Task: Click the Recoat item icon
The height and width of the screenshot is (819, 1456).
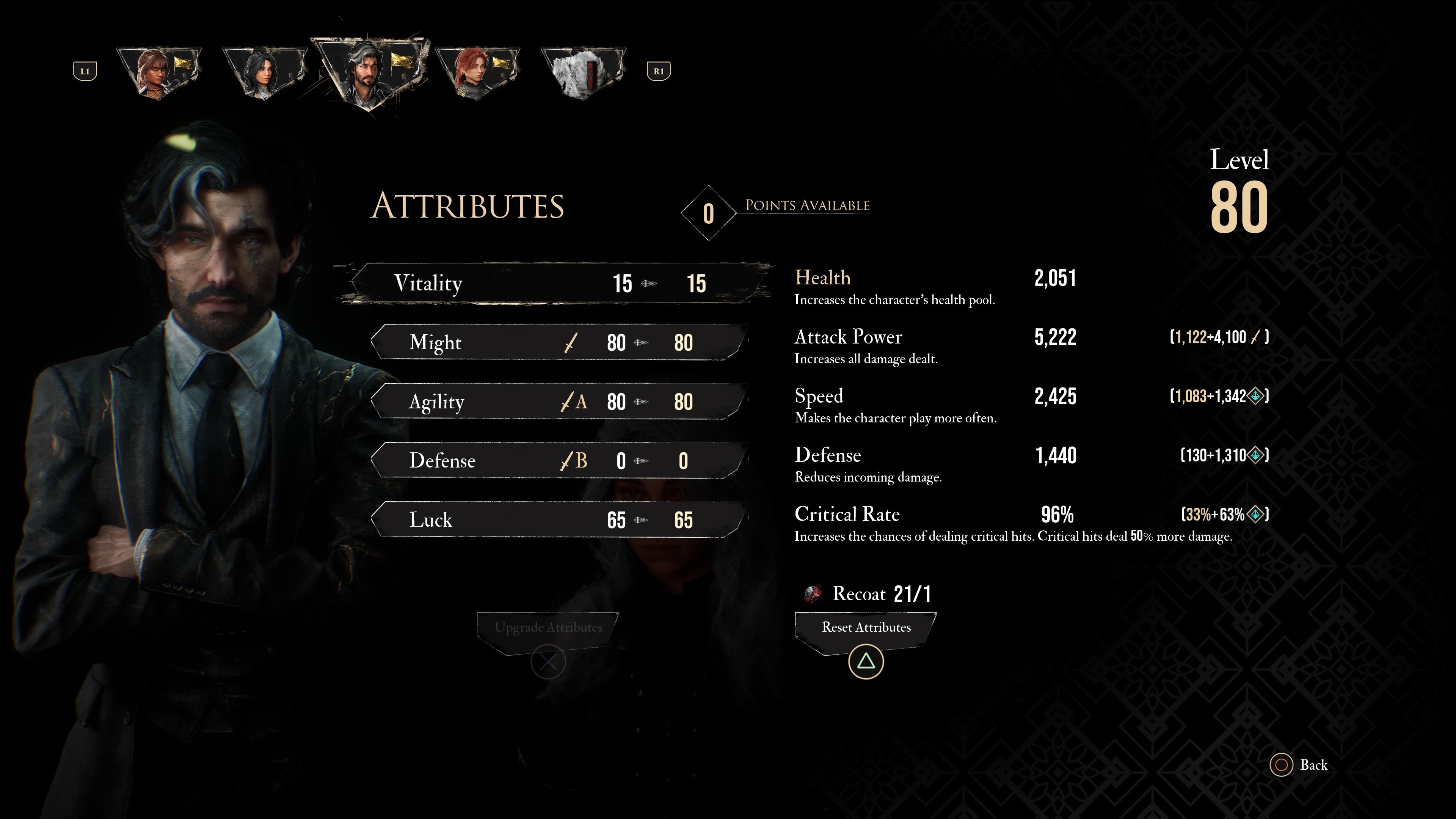Action: coord(812,593)
